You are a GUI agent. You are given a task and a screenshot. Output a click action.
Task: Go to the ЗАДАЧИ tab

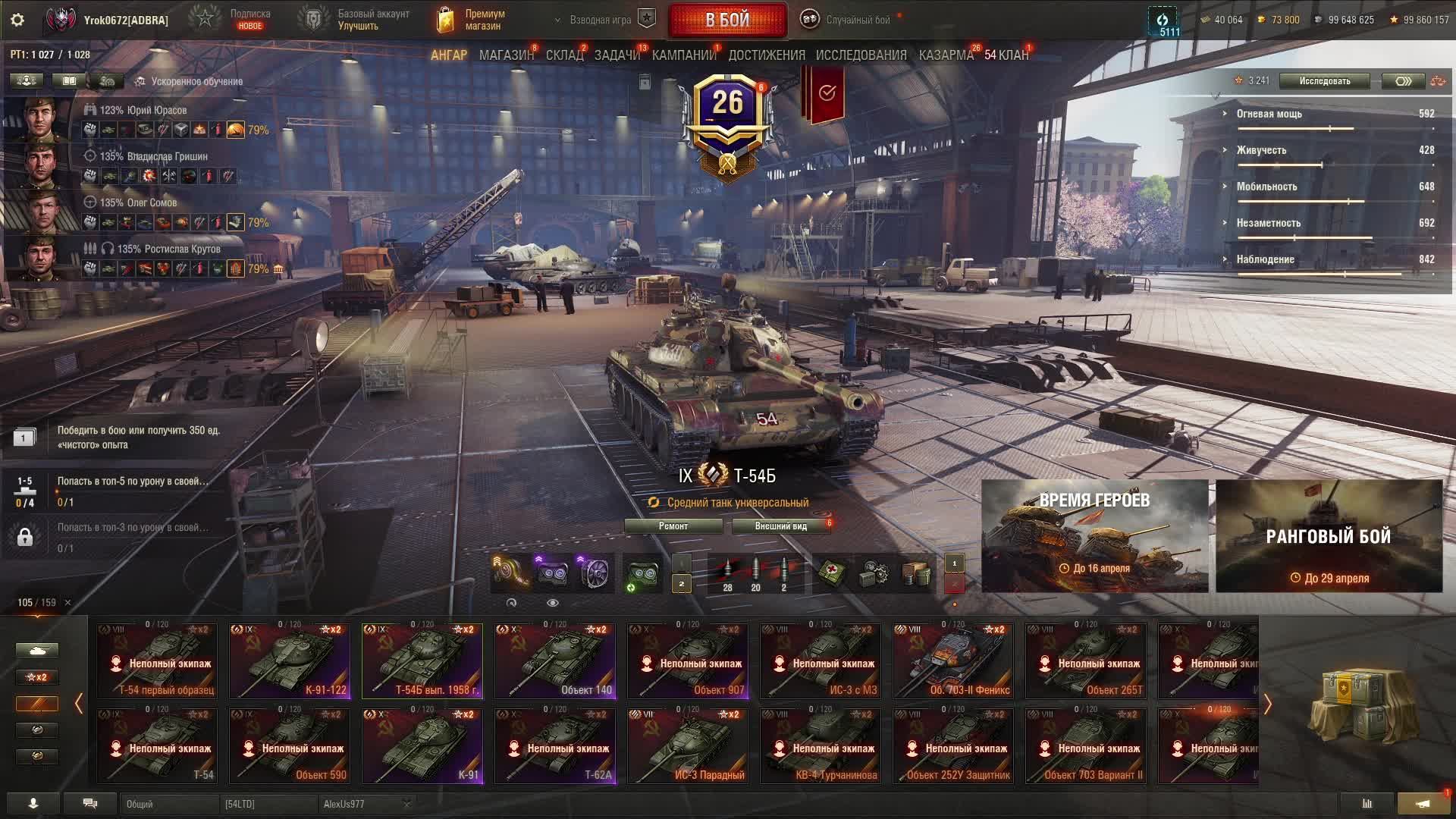(x=617, y=55)
